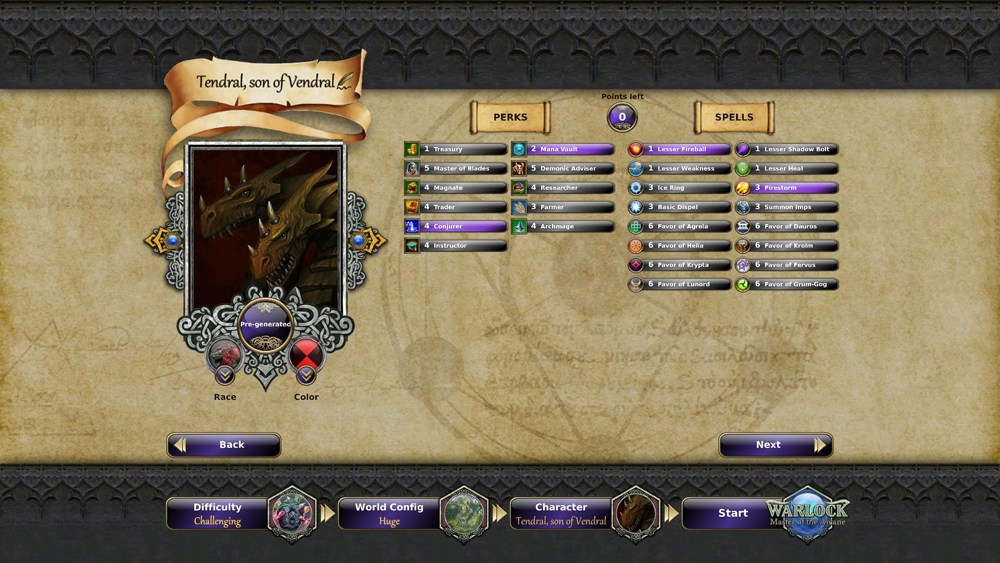Screen dimensions: 1000x563
Task: Select the Summon Imps spell
Action: tap(787, 207)
